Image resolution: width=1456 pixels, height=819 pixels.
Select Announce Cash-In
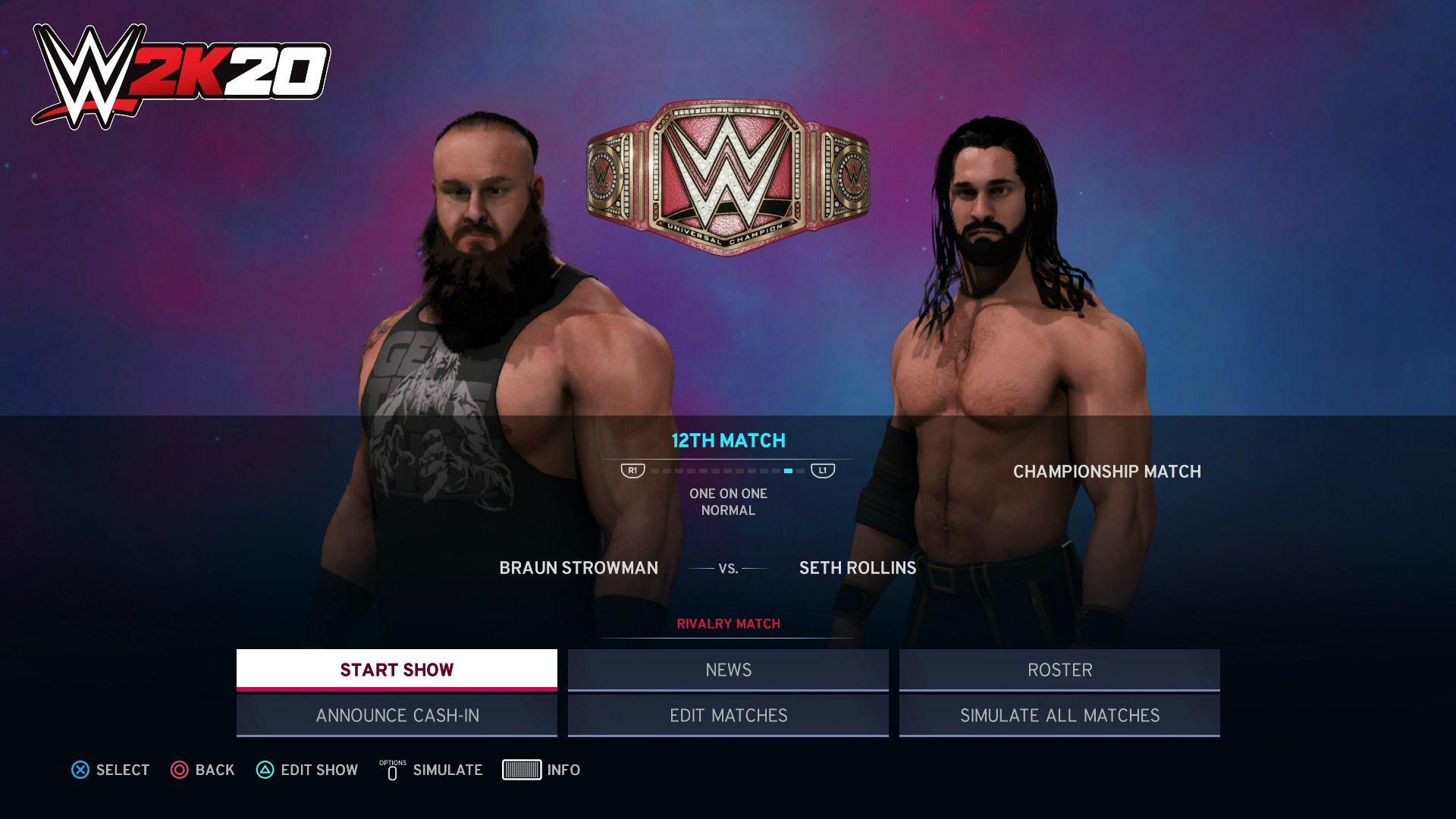pyautogui.click(x=396, y=715)
